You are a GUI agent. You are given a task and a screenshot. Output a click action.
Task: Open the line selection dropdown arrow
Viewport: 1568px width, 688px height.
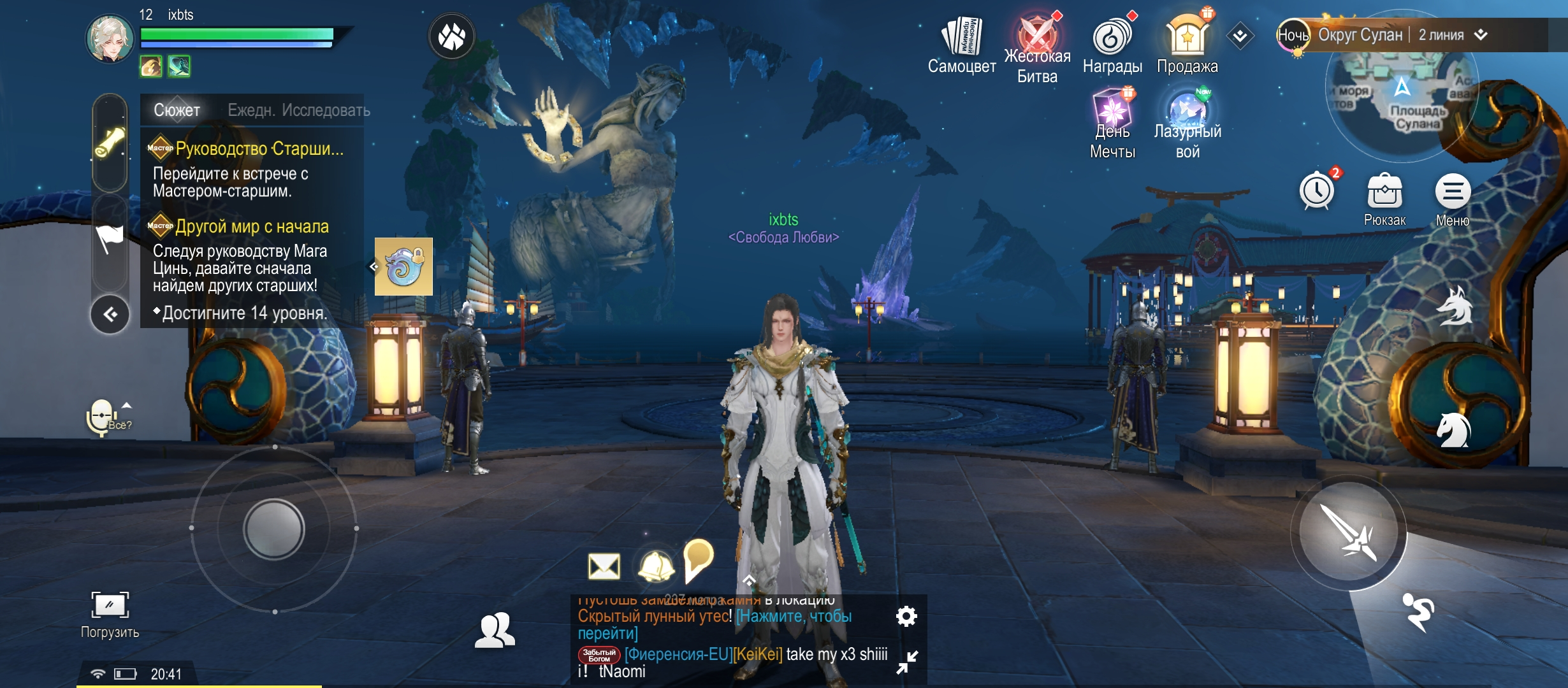click(1481, 35)
